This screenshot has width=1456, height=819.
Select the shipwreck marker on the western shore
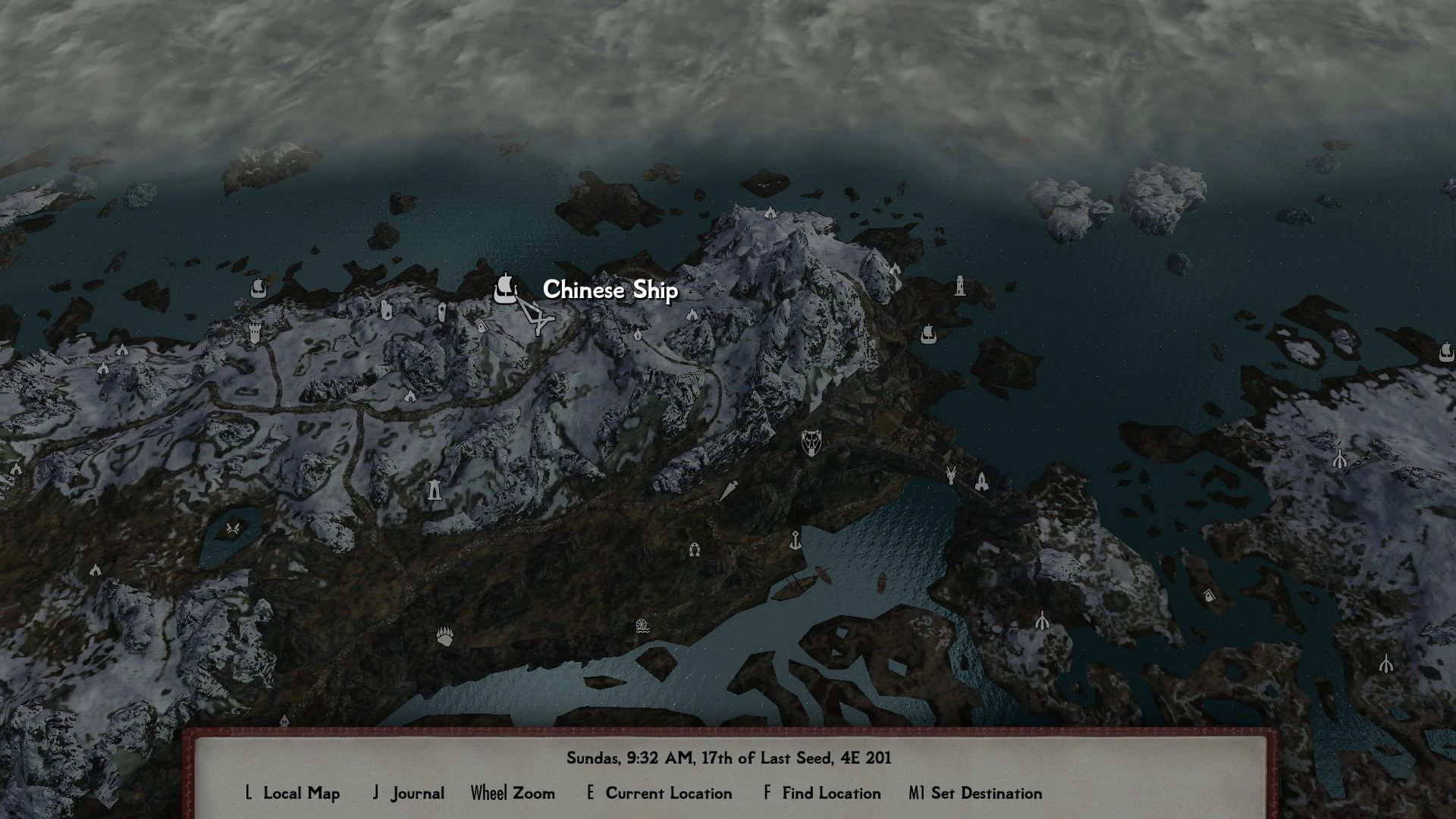258,289
